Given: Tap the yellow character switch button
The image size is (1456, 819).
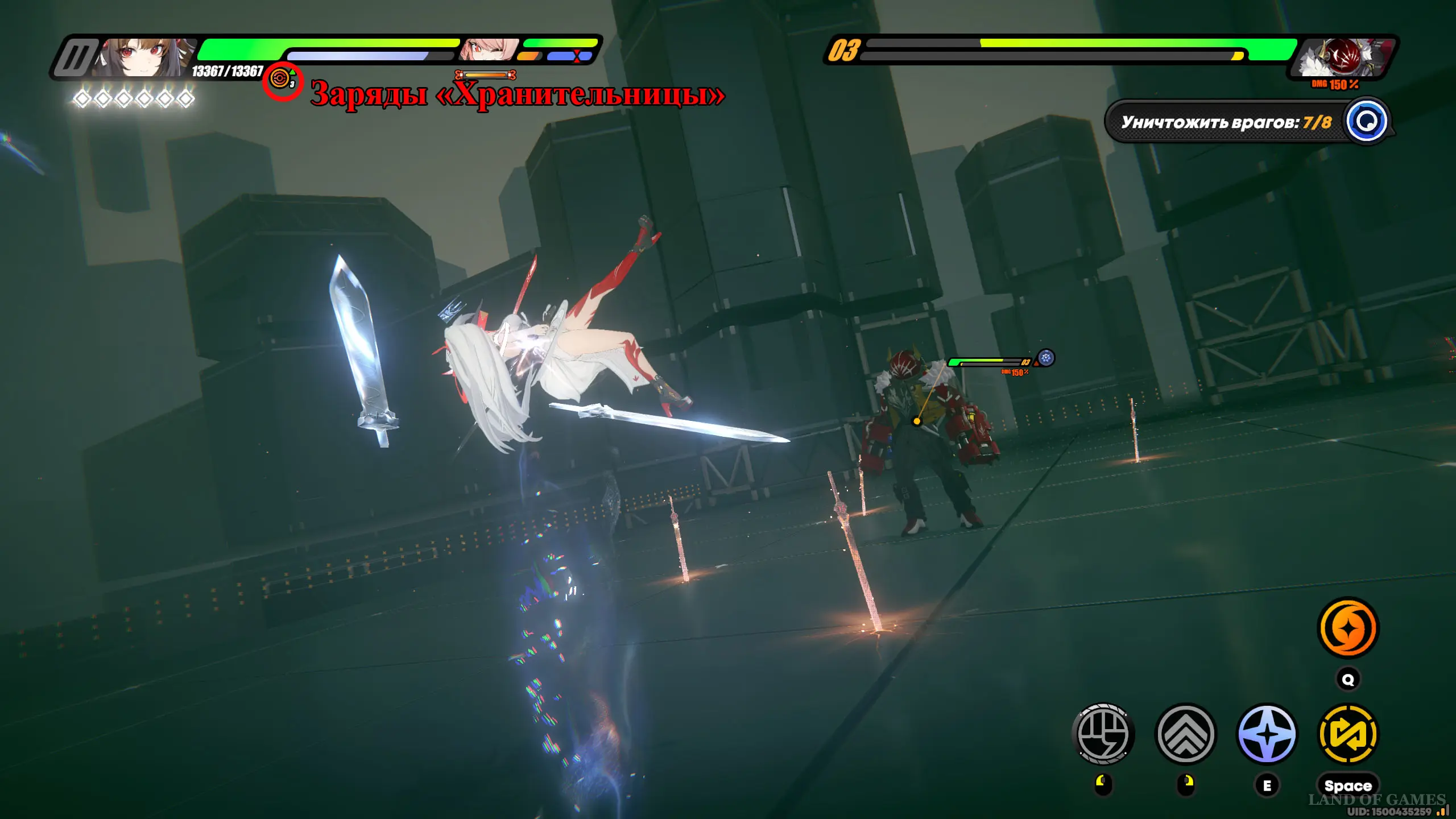Looking at the screenshot, I should (x=1348, y=734).
